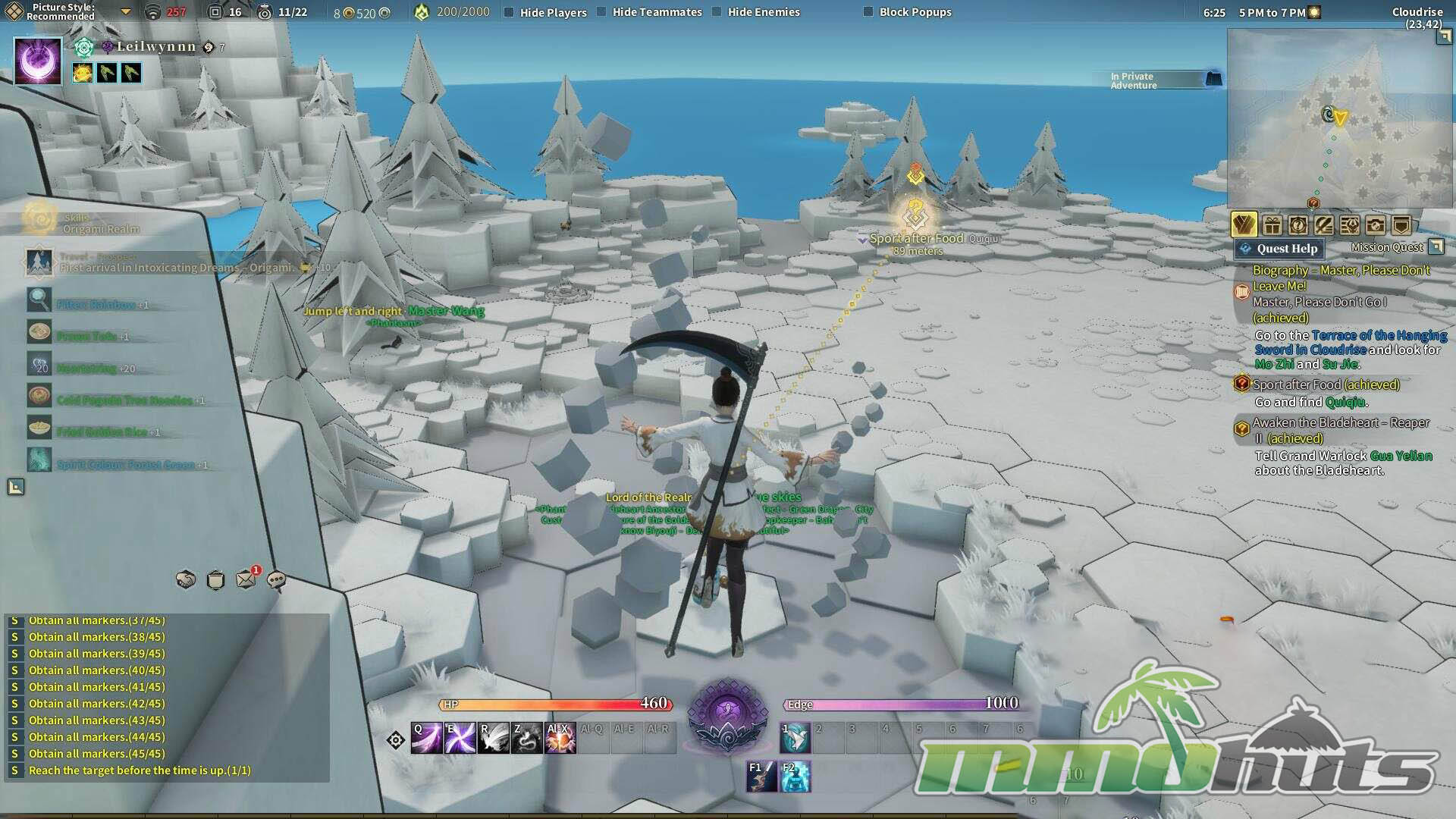Enable the Hide Teammates checkbox
The width and height of the screenshot is (1456, 819).
tap(601, 12)
